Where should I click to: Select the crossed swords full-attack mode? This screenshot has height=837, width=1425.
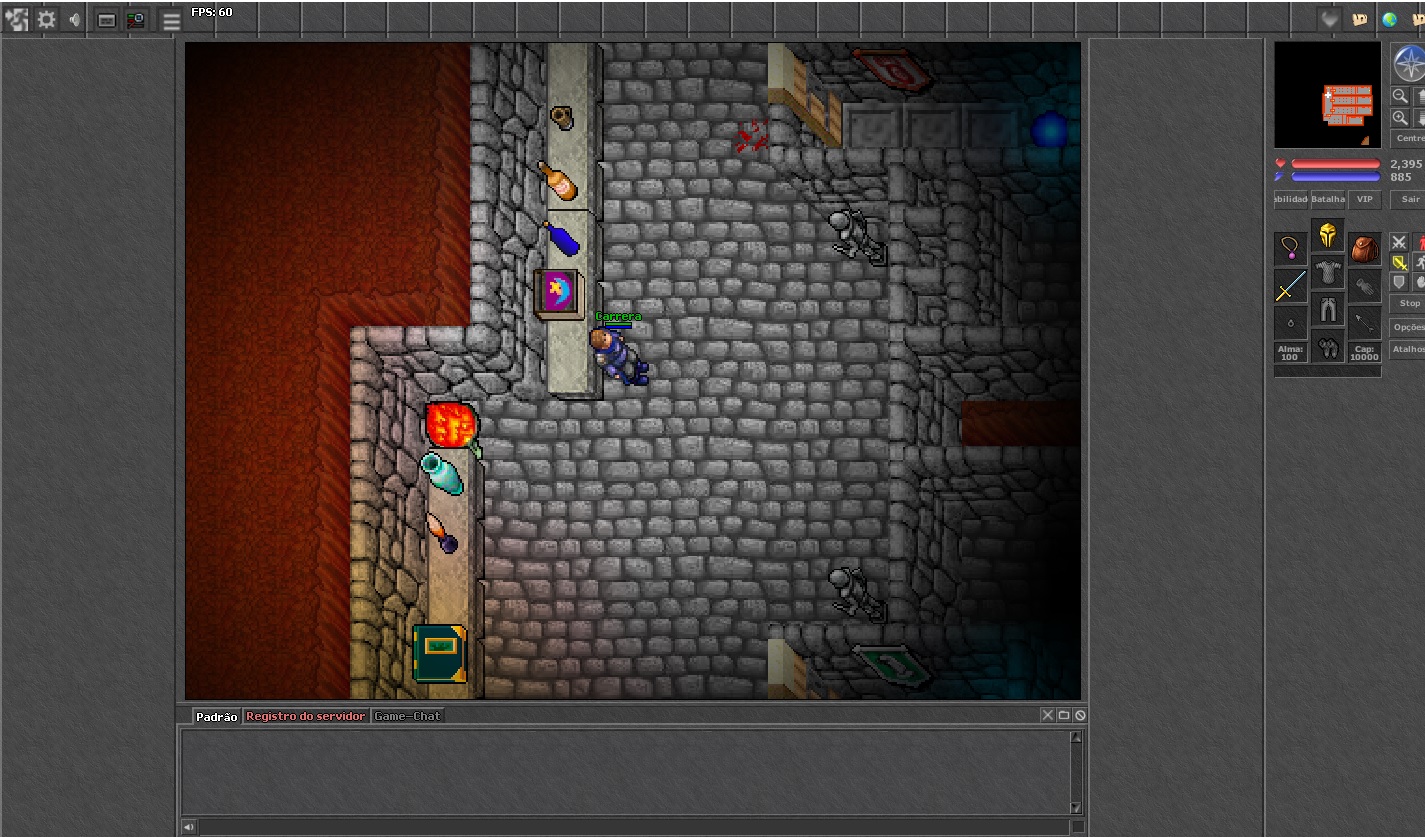(1398, 243)
